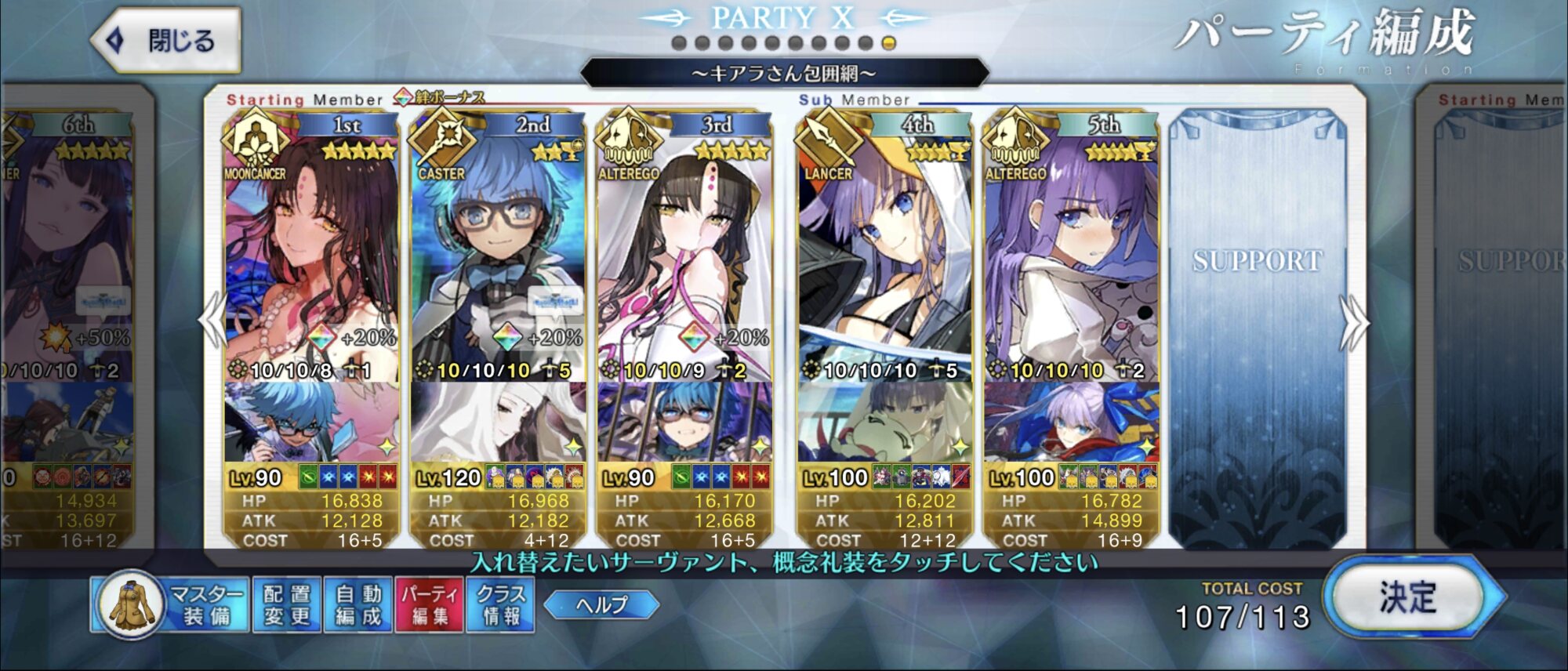The image size is (1568, 671).
Task: Change the 5th slot's craft essence
Action: coord(1071,423)
